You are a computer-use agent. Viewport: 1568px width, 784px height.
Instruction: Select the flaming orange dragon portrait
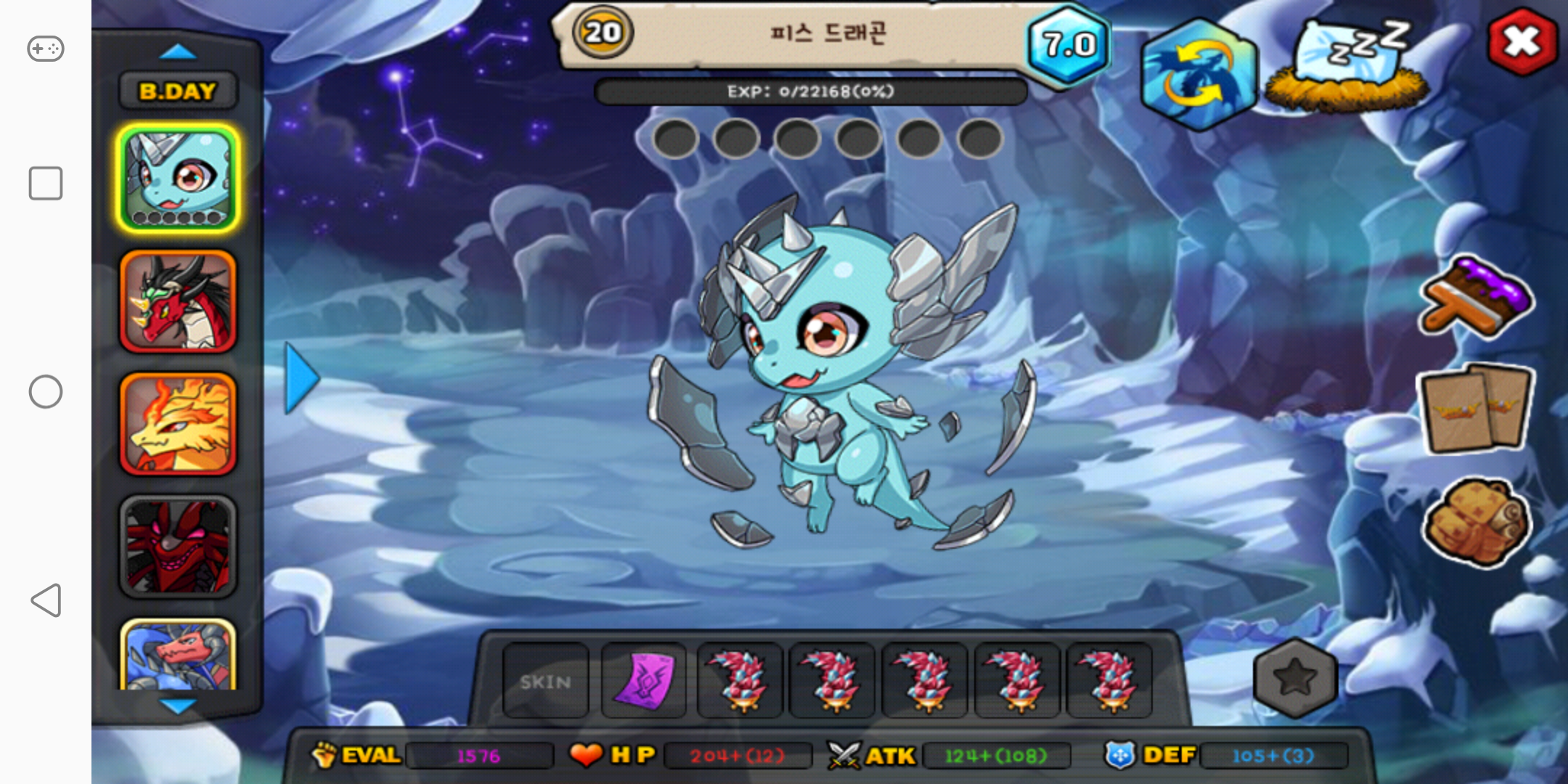coord(178,424)
